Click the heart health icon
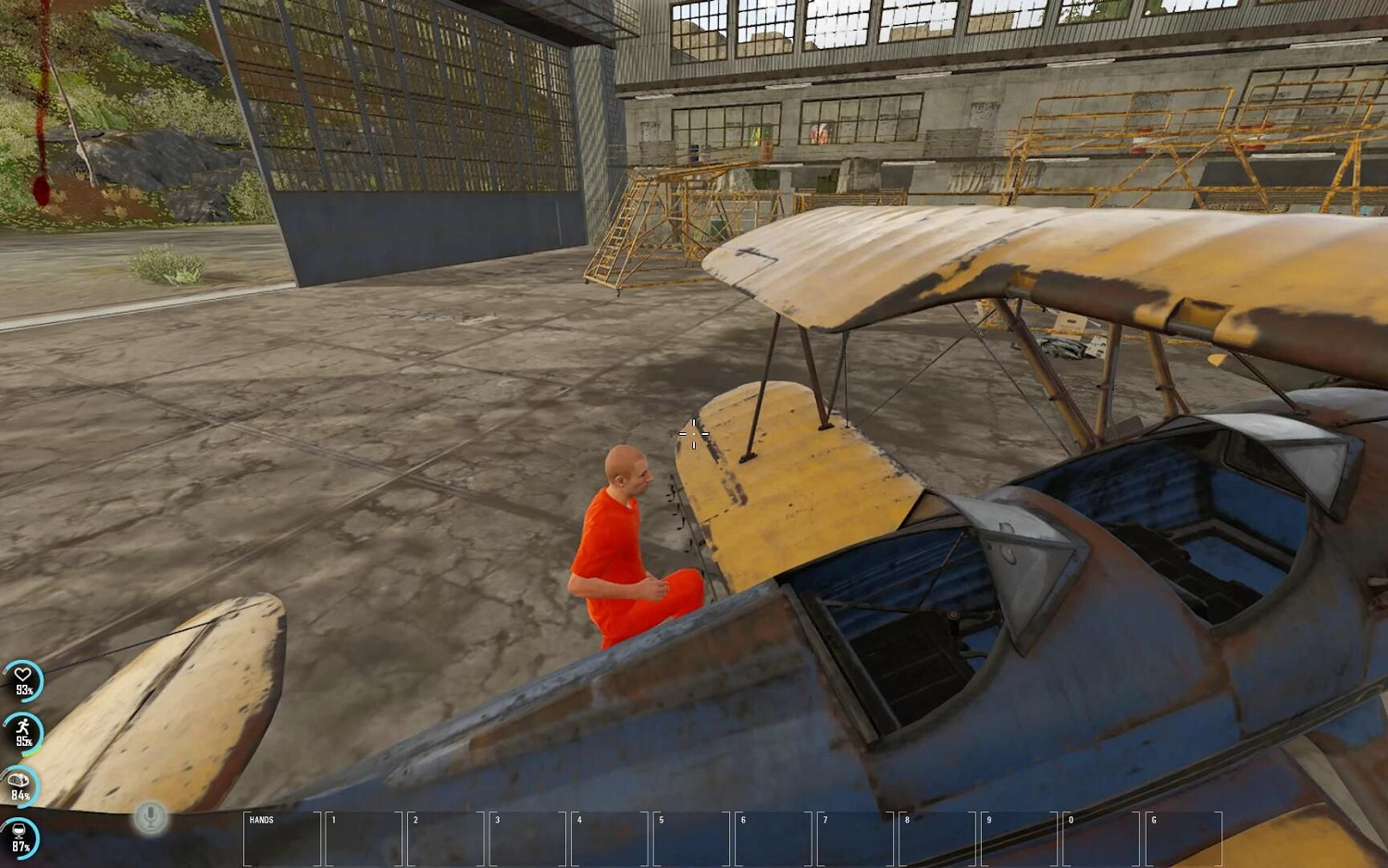 (x=21, y=674)
